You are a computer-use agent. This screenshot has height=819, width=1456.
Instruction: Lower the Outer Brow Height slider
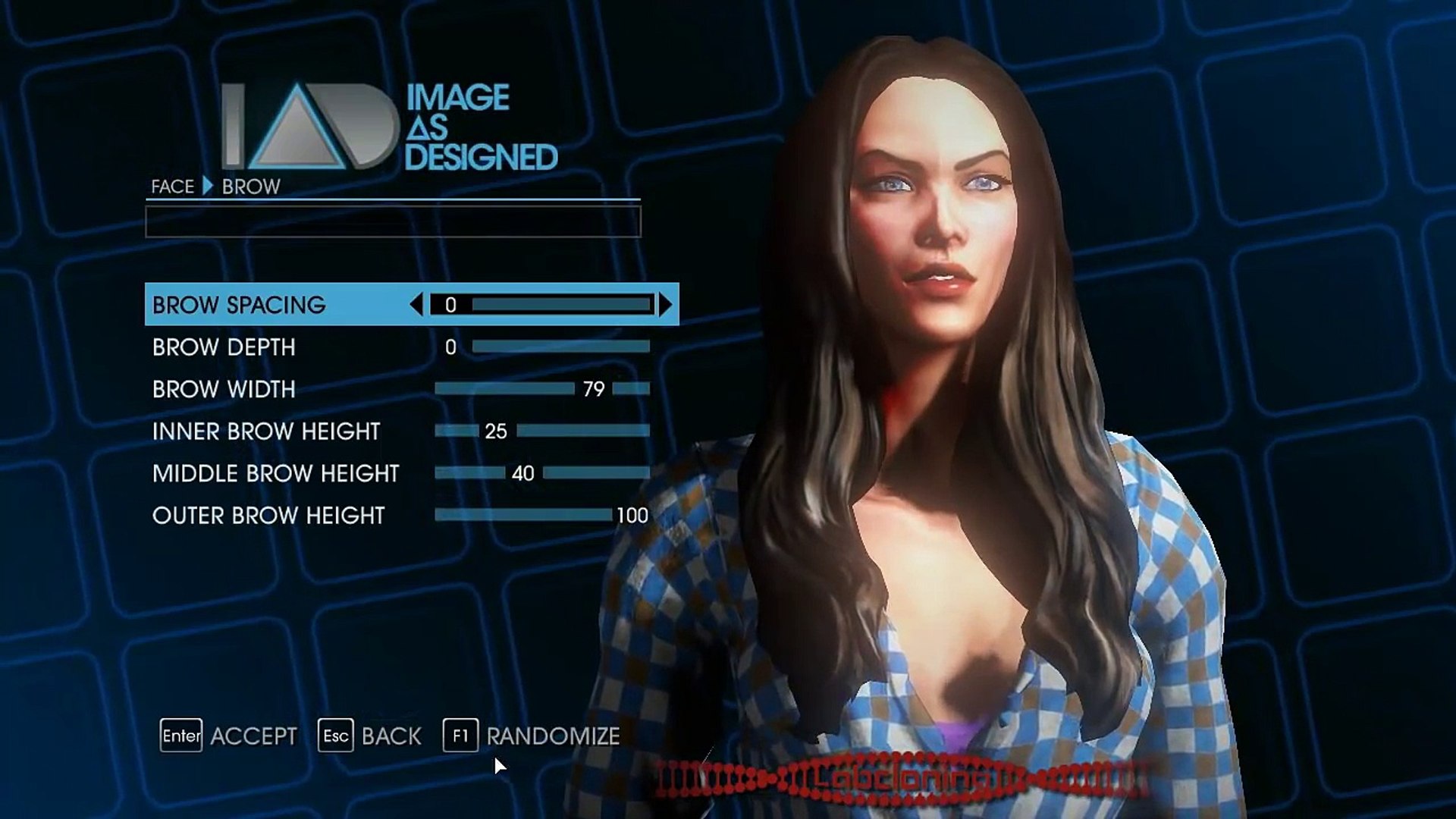pos(522,516)
